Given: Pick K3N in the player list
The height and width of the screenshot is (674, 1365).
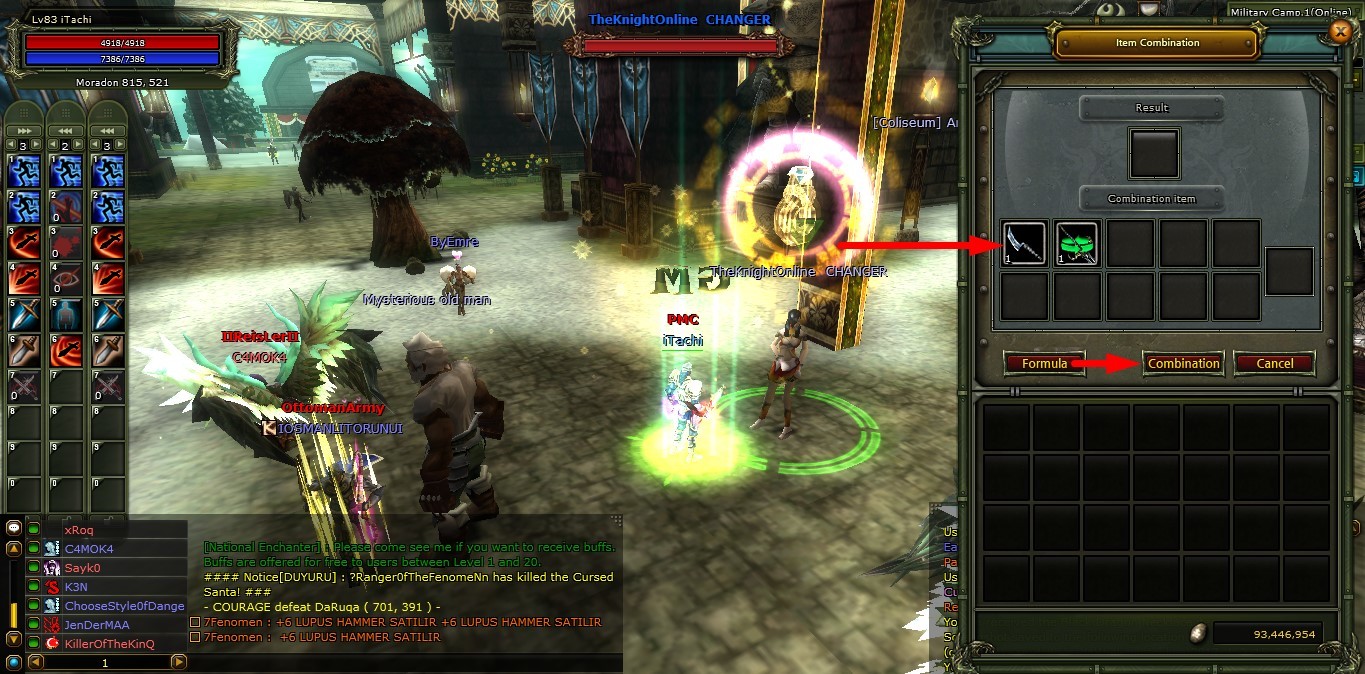Looking at the screenshot, I should pos(76,587).
